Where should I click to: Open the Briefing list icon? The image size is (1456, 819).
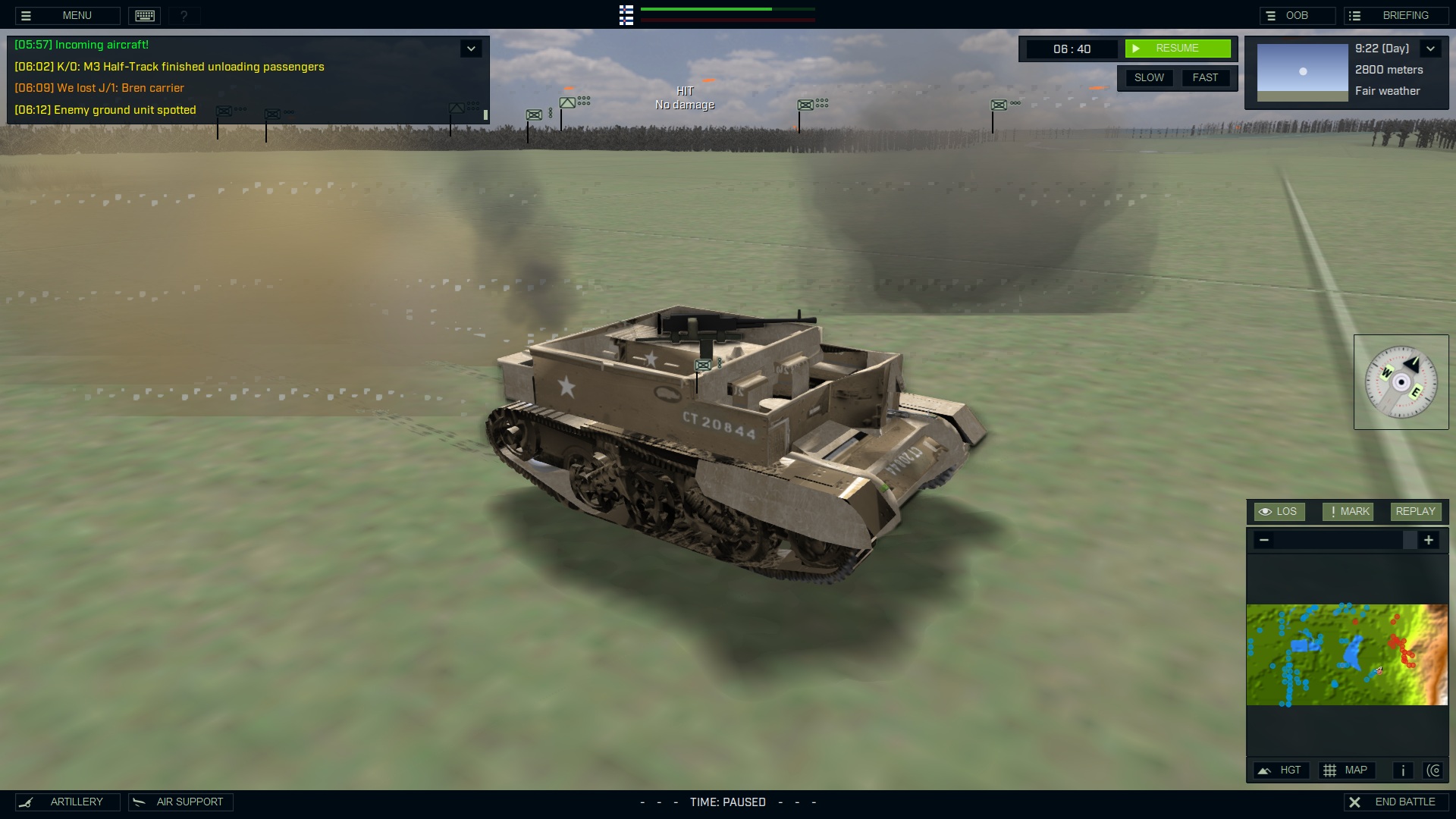pos(1357,14)
